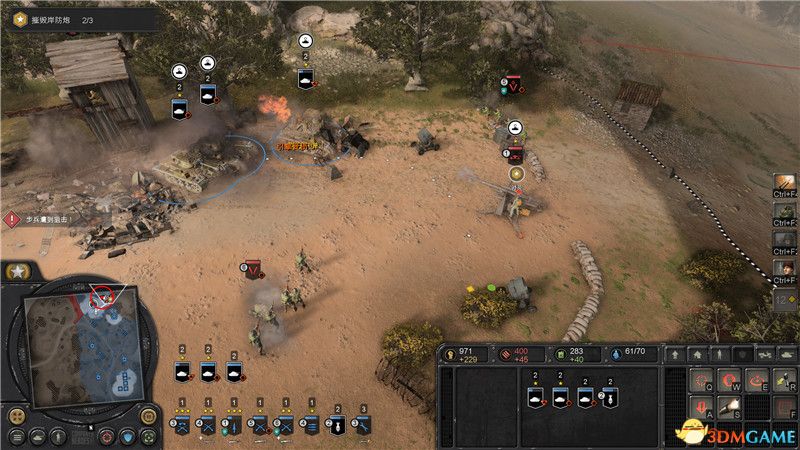Open the star commander button above minimap
The width and height of the screenshot is (800, 450).
pyautogui.click(x=18, y=273)
